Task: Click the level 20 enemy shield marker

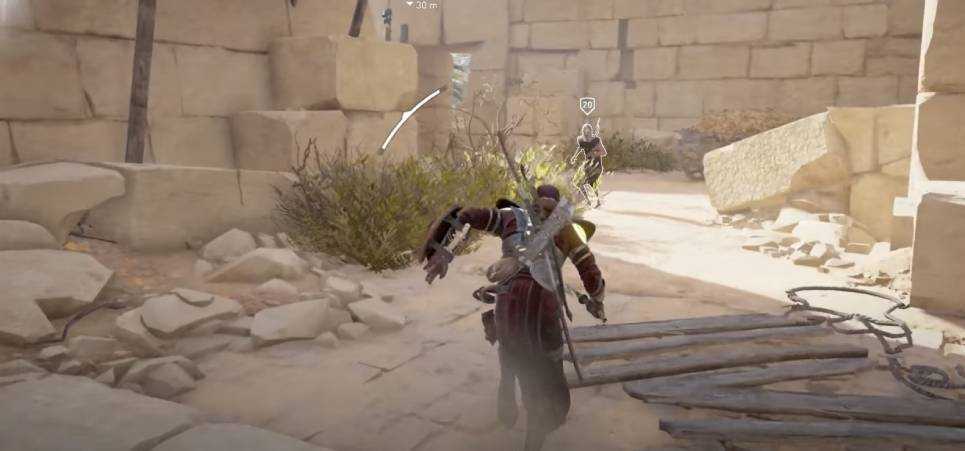Action: tap(587, 105)
